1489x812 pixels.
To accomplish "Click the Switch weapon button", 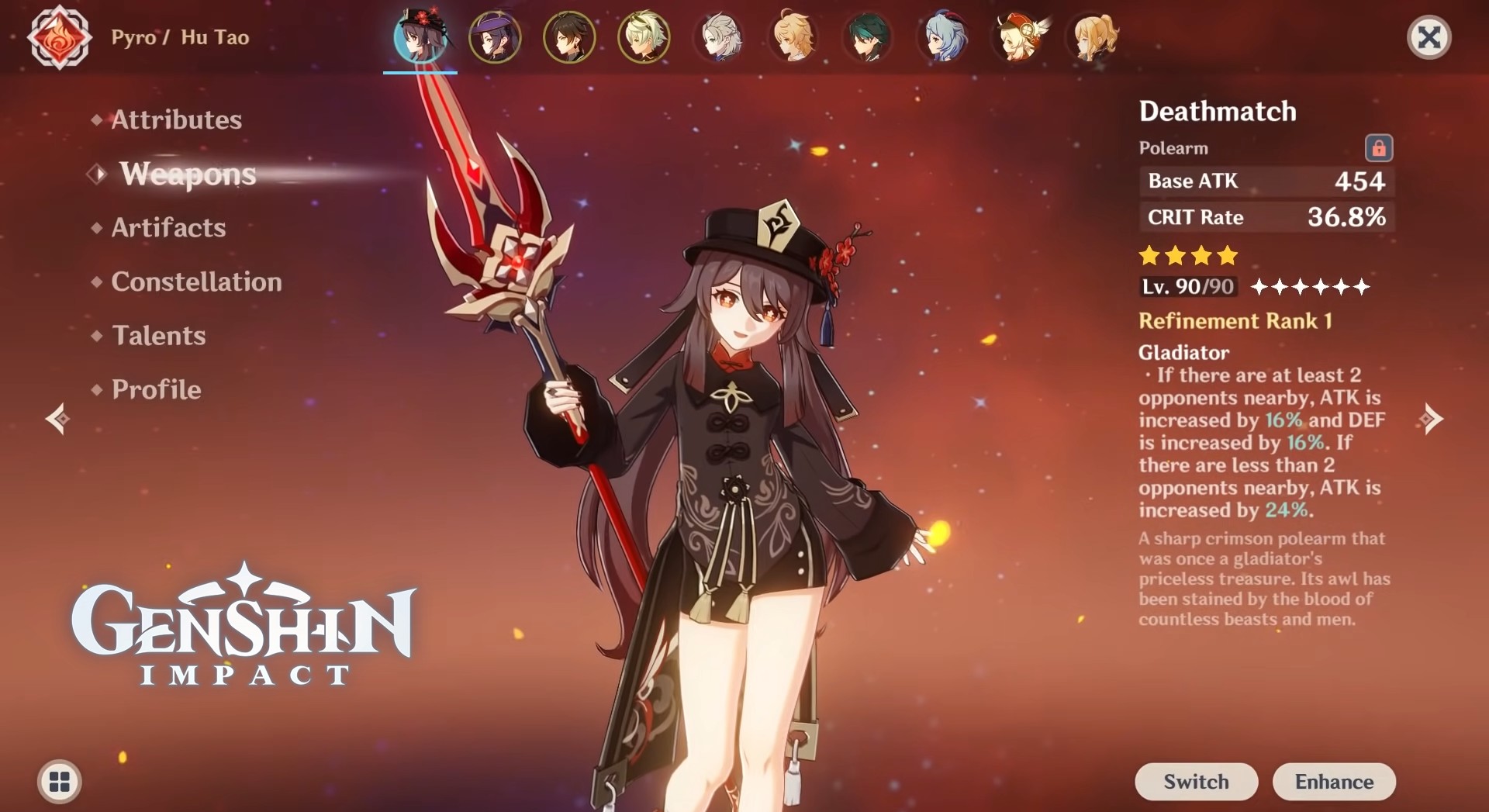I will click(x=1196, y=781).
